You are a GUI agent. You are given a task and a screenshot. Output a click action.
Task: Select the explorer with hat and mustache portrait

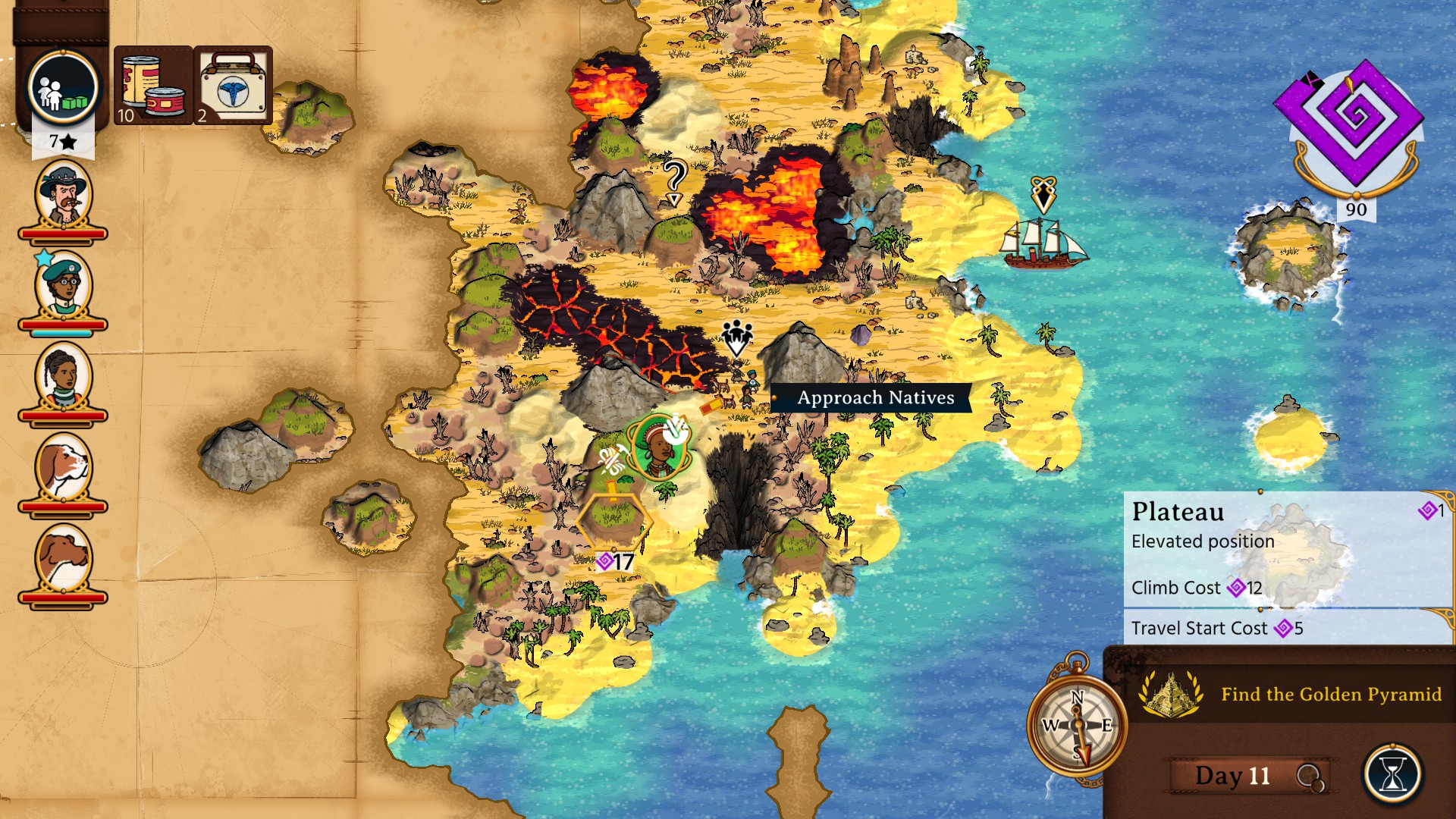[63, 196]
